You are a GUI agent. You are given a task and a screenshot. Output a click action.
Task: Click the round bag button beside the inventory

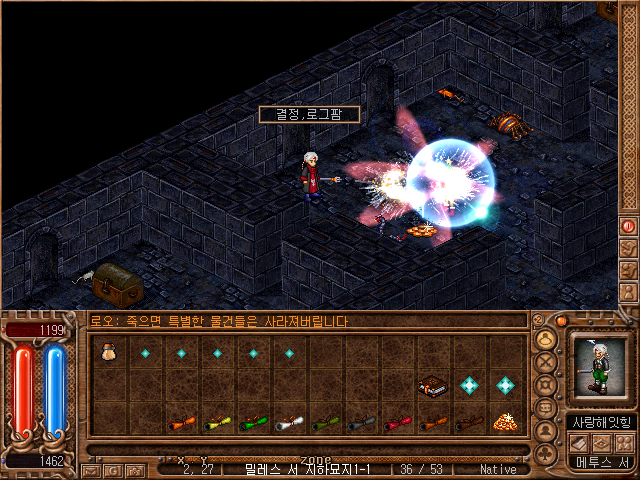coord(546,338)
